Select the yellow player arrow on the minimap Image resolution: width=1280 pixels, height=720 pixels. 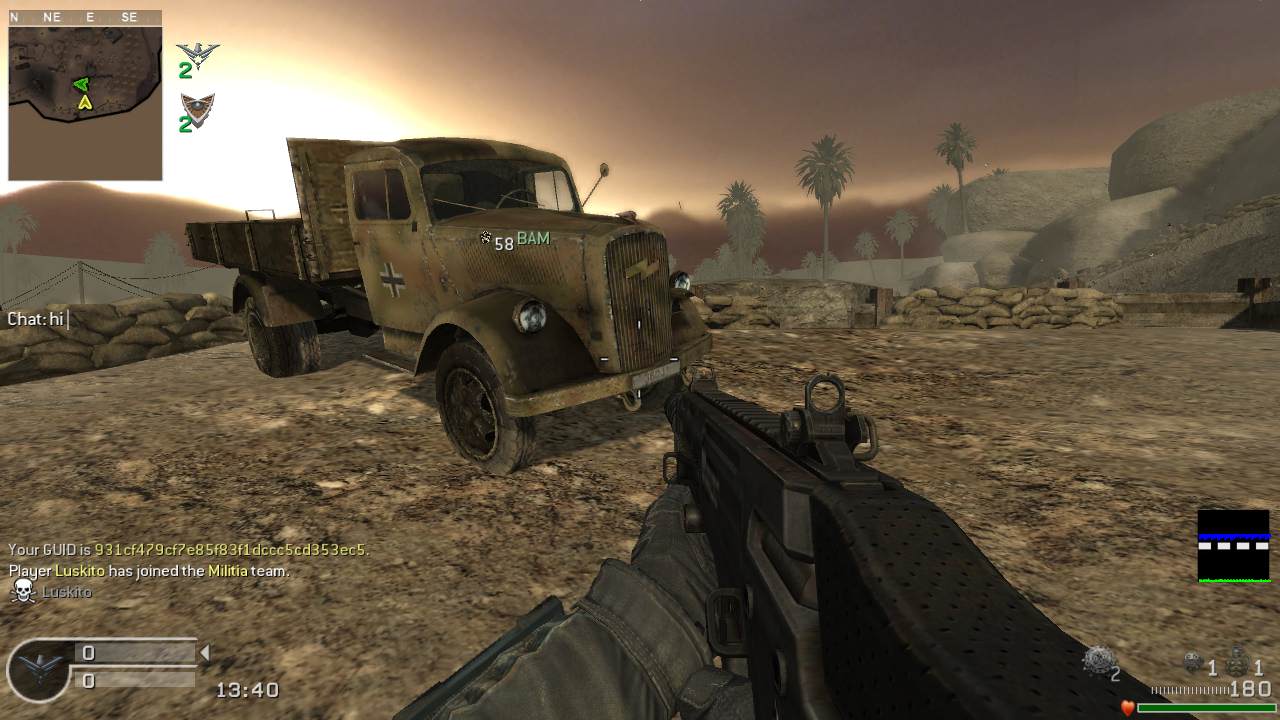(85, 102)
